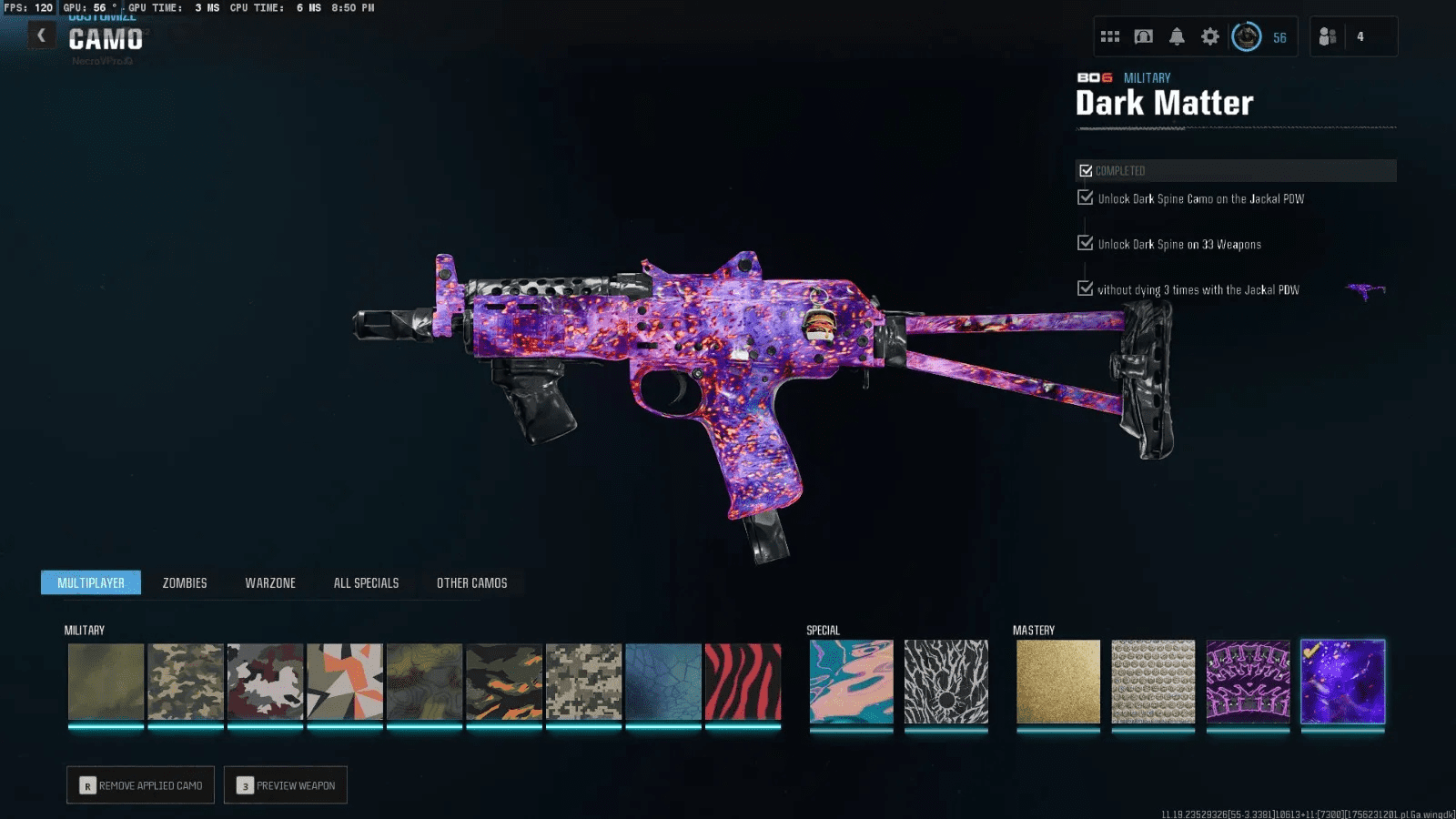1456x819 pixels.
Task: Preview the weapon
Action: (286, 785)
